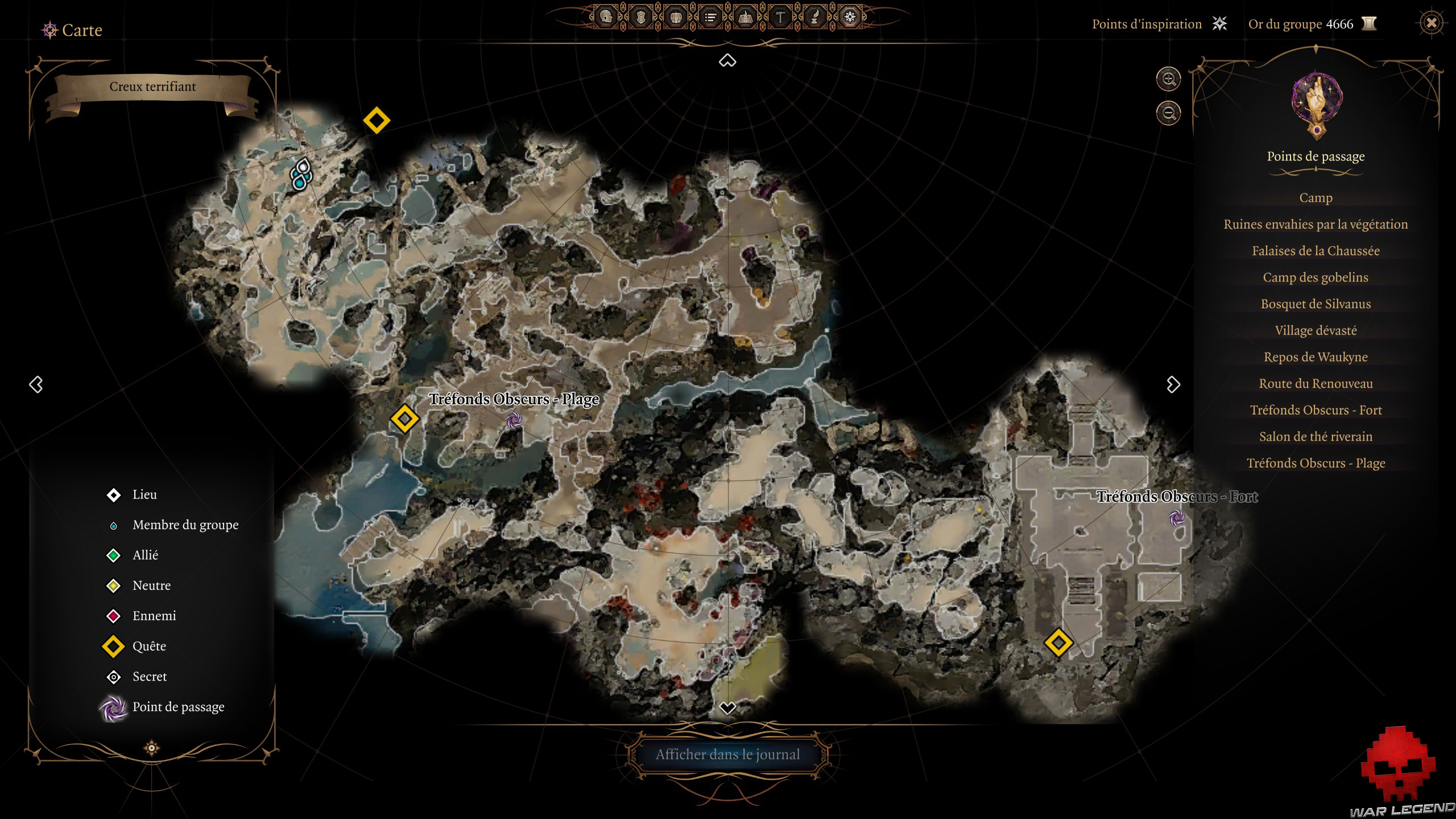Open the spellbook icon
Image resolution: width=1456 pixels, height=819 pixels.
(x=746, y=17)
